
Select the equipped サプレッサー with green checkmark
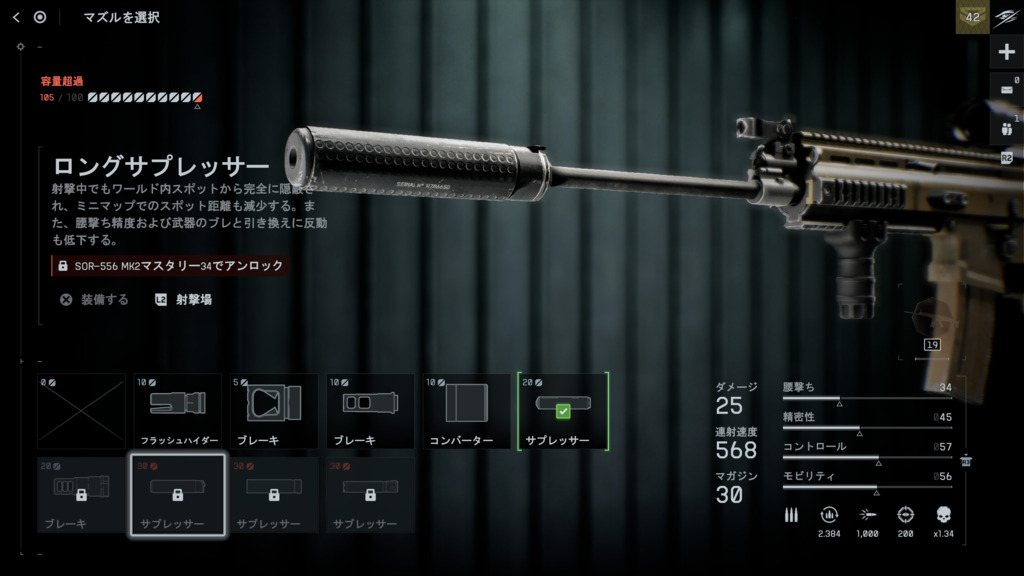(562, 411)
